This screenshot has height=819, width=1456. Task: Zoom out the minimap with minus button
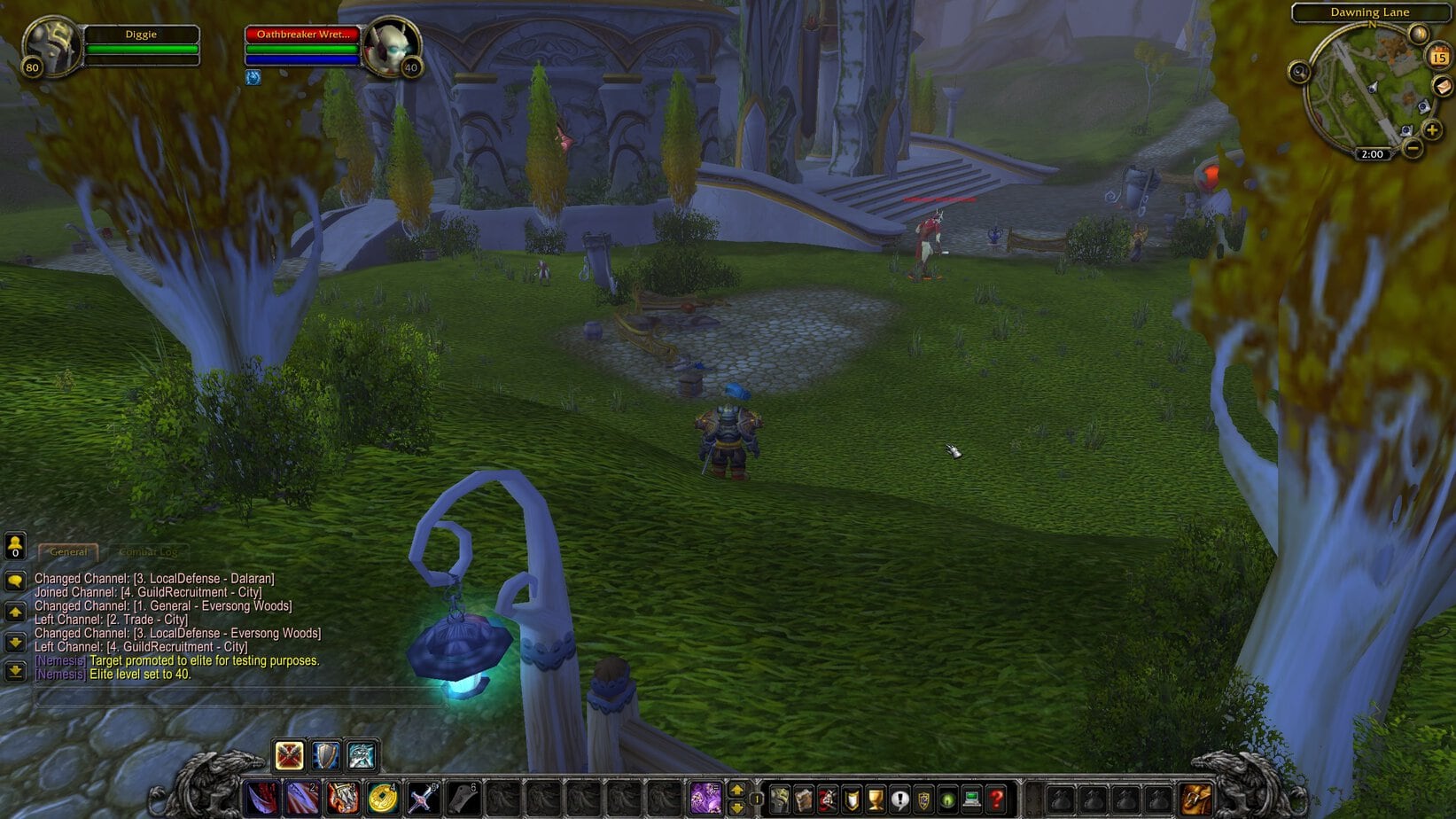[1413, 147]
